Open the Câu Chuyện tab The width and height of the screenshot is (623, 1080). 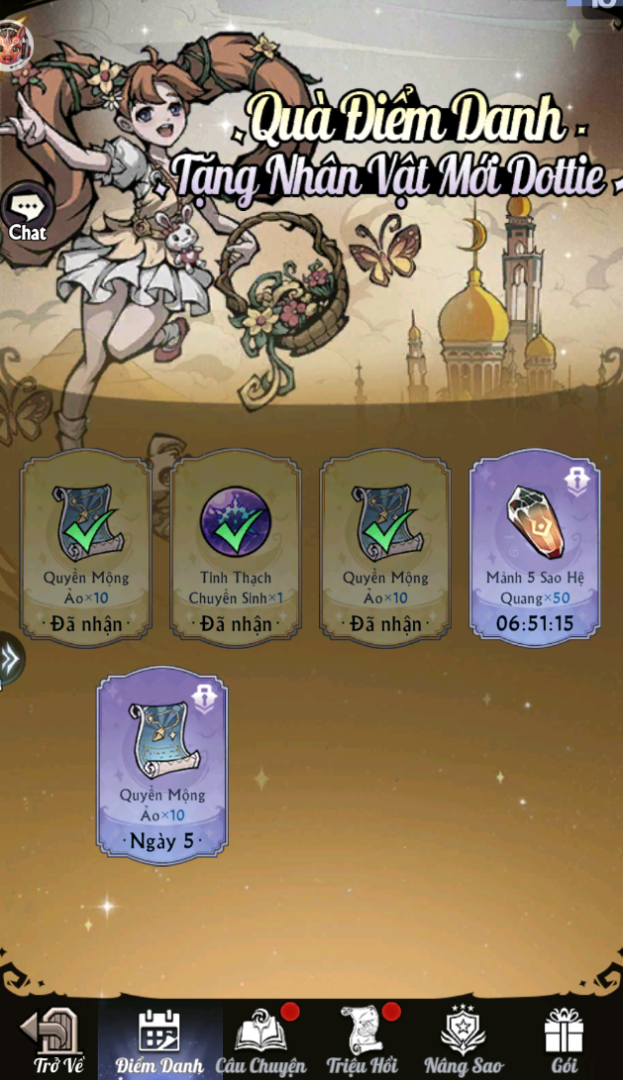point(262,1041)
